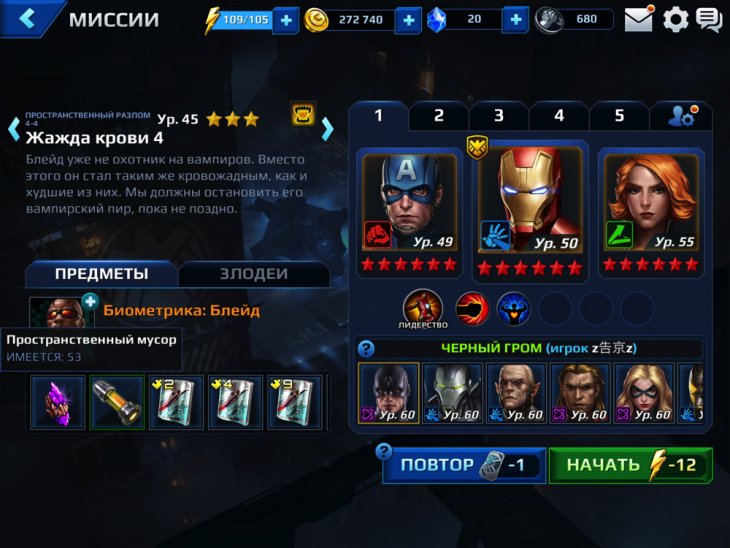Tap the Повтор repeat mission button

coord(464,465)
